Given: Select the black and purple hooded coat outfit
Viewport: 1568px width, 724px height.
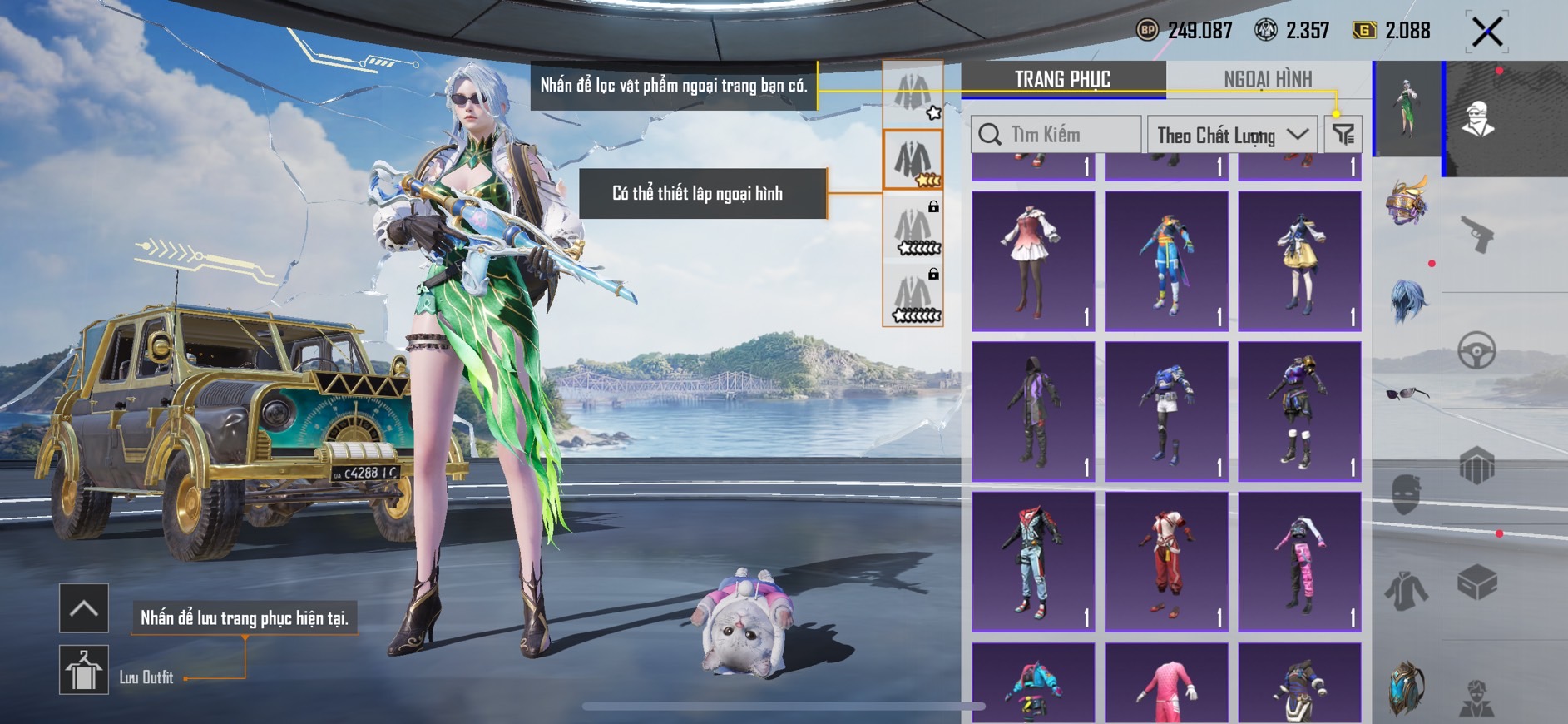Looking at the screenshot, I should 1033,411.
